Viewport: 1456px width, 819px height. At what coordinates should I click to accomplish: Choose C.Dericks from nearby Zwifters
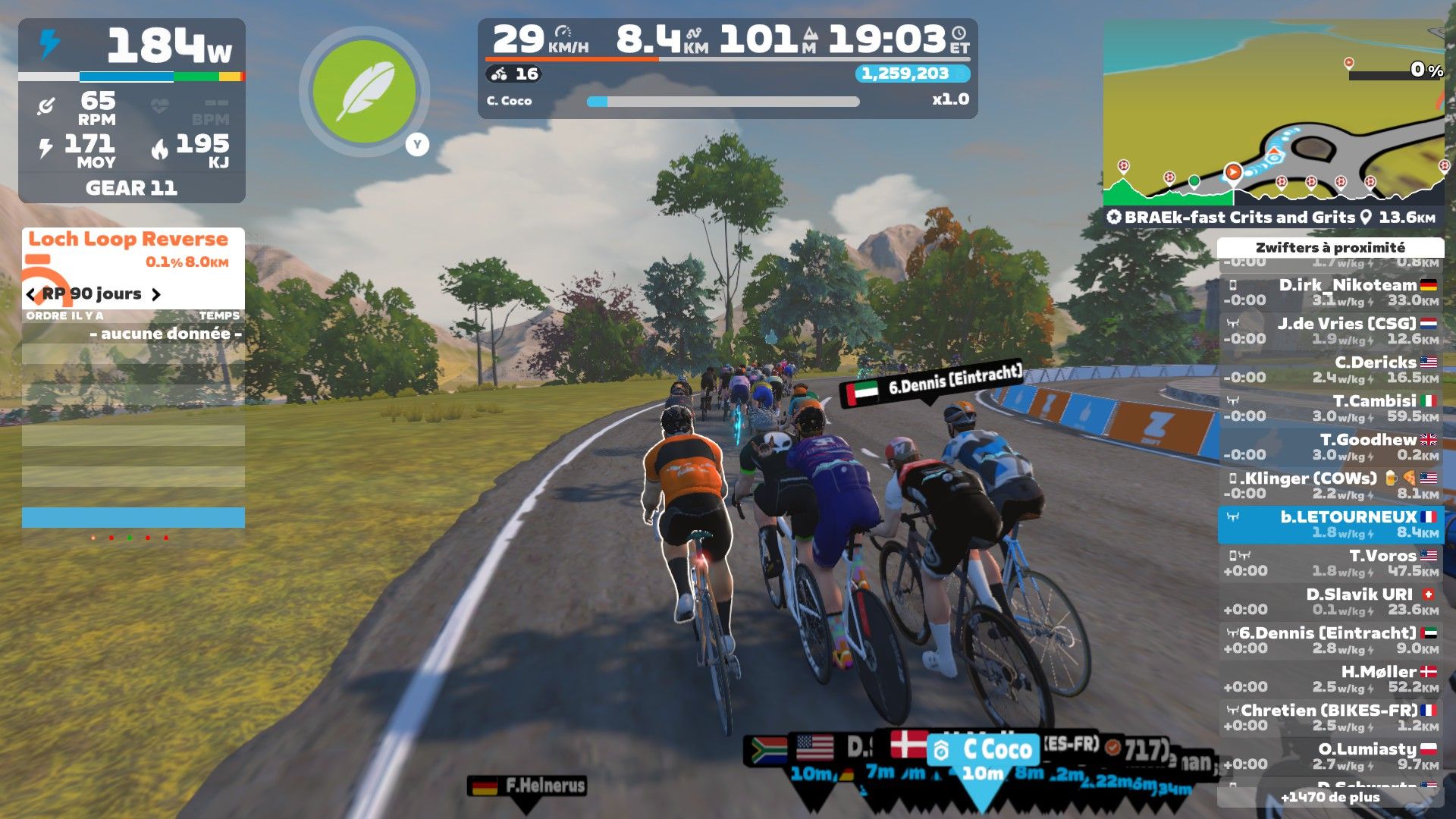click(x=1331, y=369)
